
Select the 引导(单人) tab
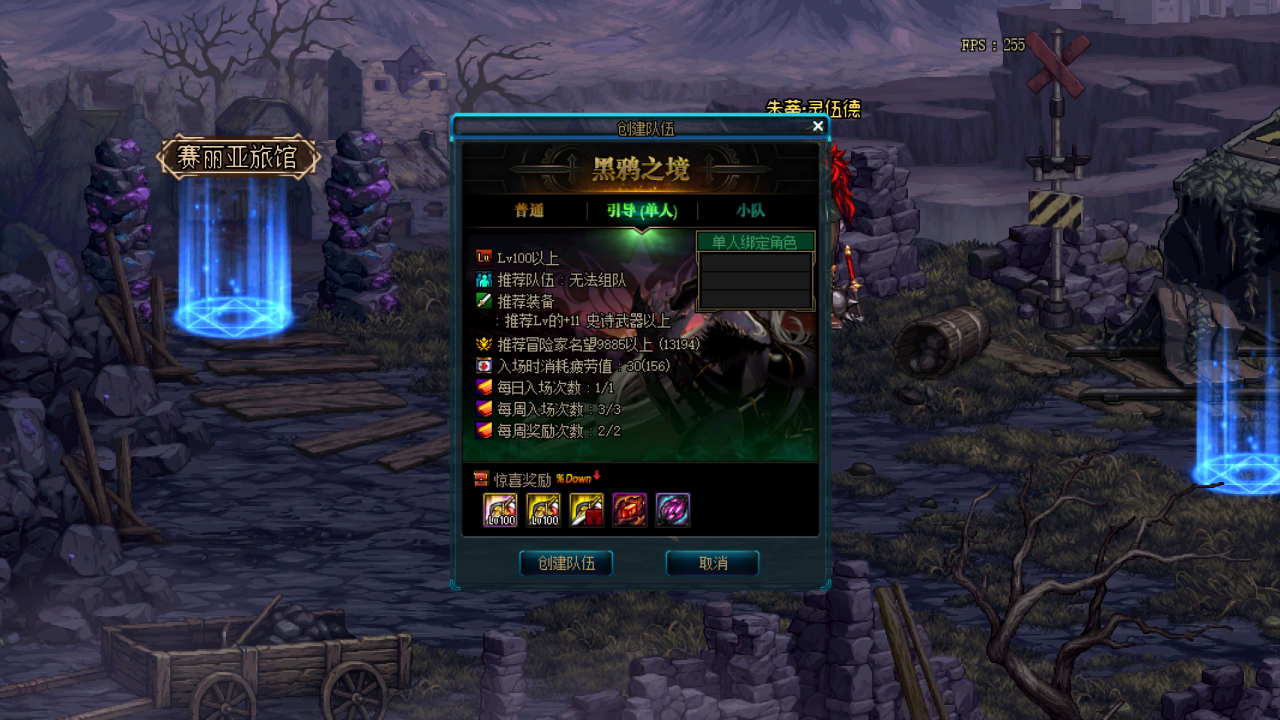pyautogui.click(x=641, y=211)
